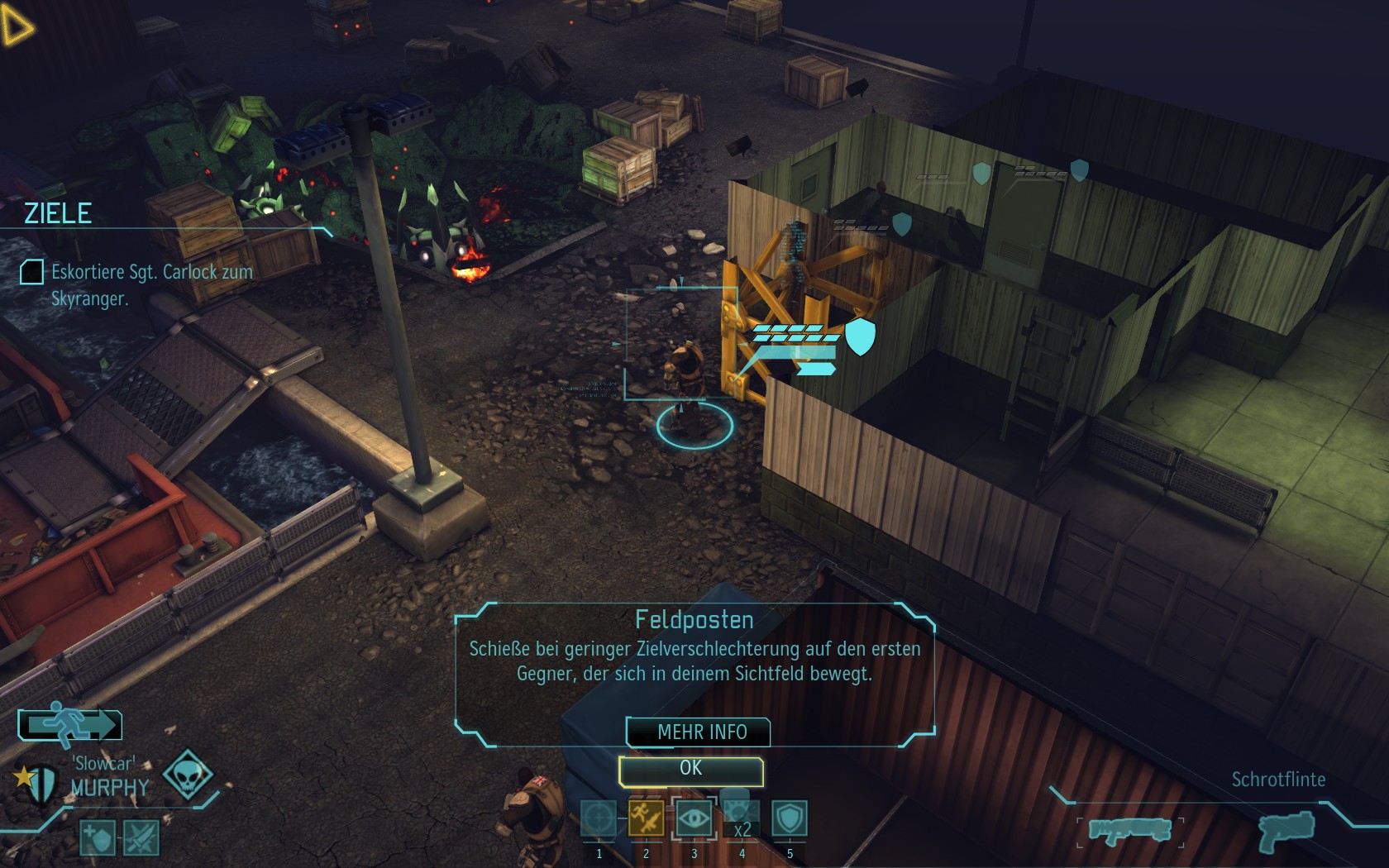Viewport: 1389px width, 868px height.
Task: Switch to the pistol sidearm
Action: [1286, 830]
